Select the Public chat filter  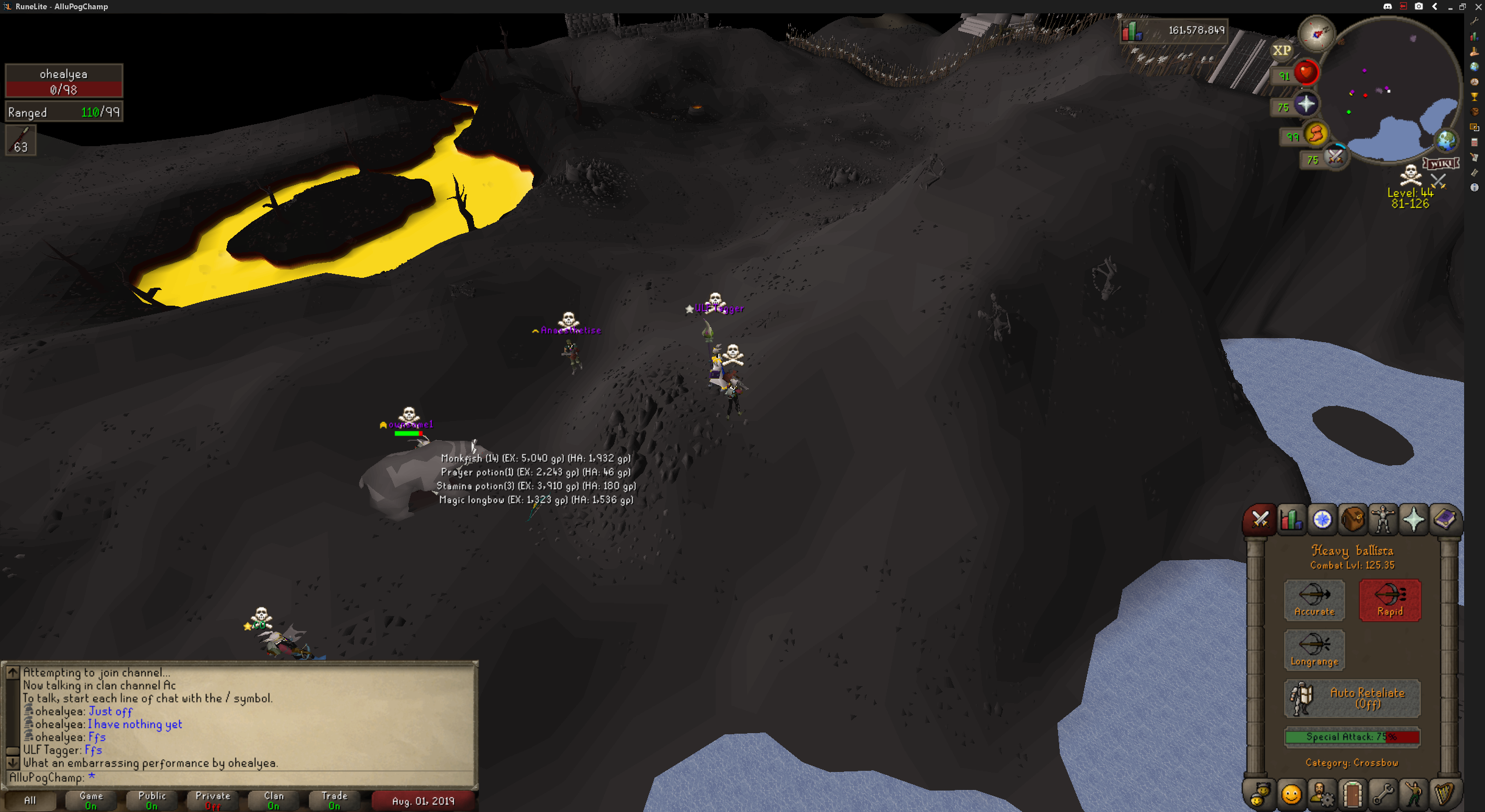[x=152, y=800]
